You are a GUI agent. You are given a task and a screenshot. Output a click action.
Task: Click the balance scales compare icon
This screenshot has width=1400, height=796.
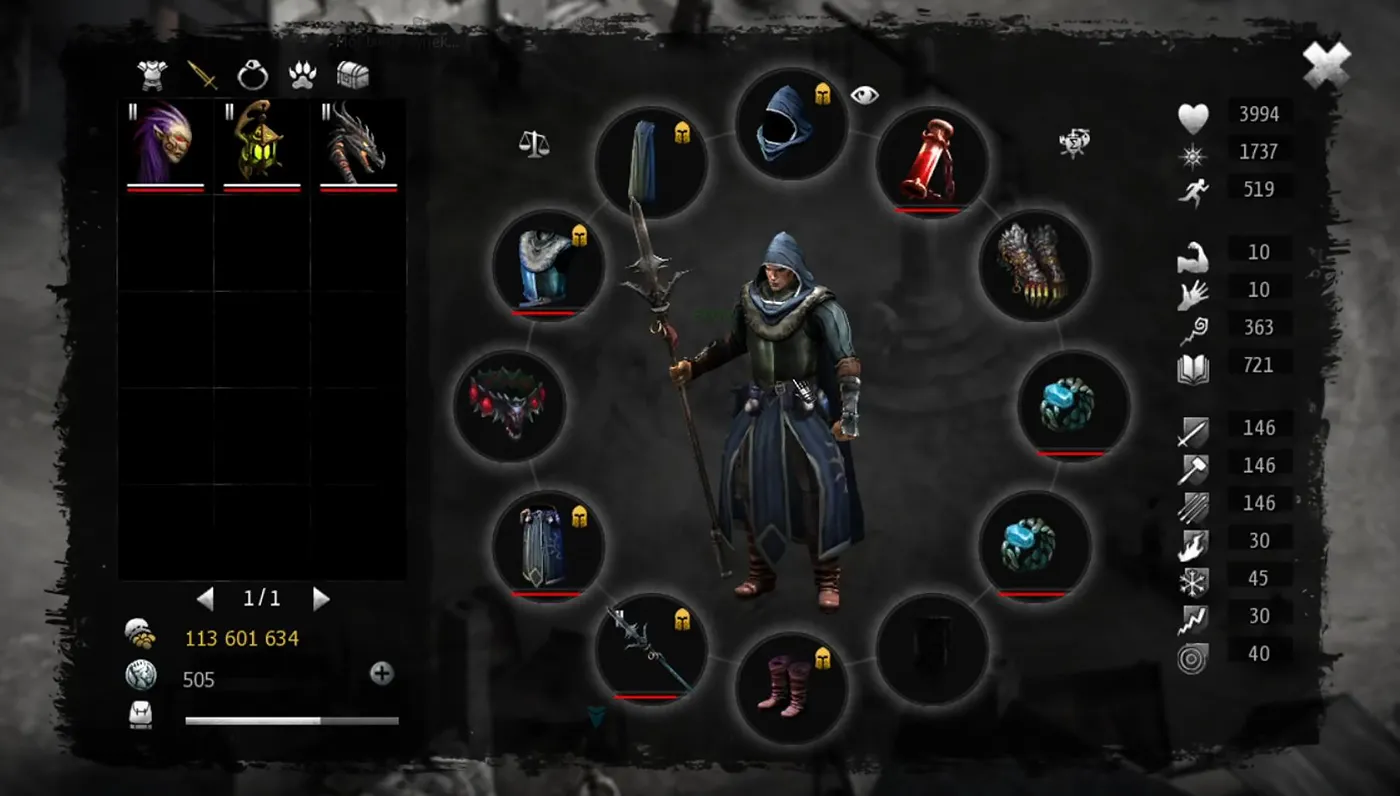point(535,143)
